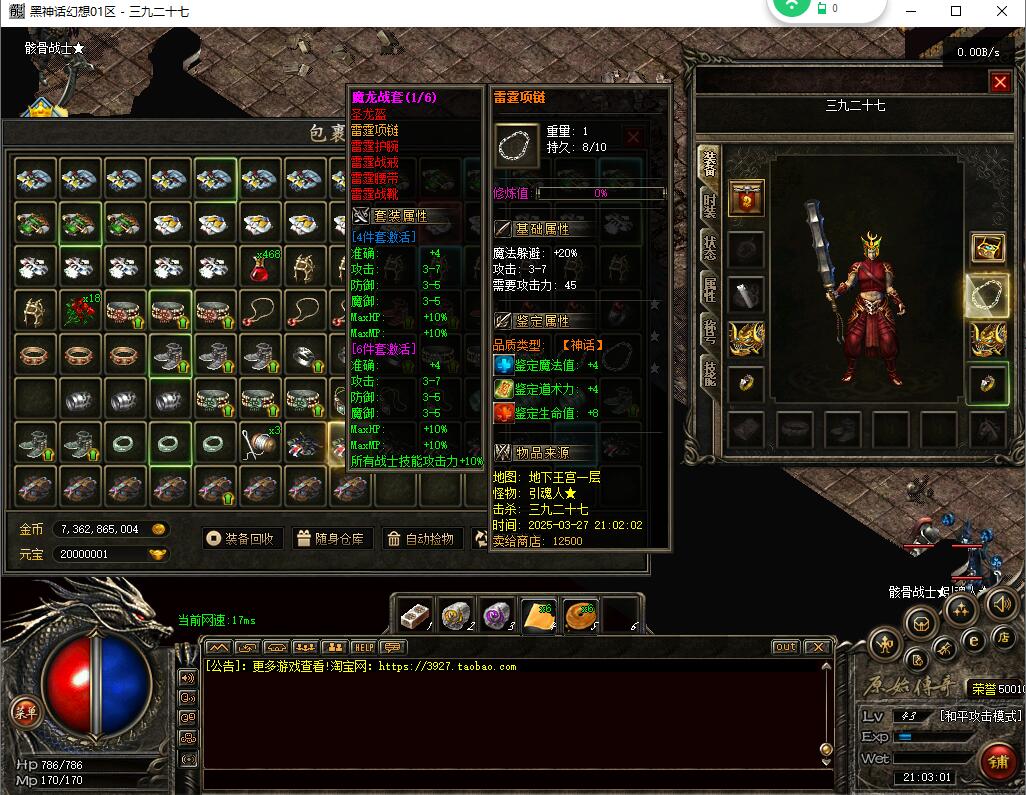Click the treasure chest equipment slot

click(x=987, y=248)
